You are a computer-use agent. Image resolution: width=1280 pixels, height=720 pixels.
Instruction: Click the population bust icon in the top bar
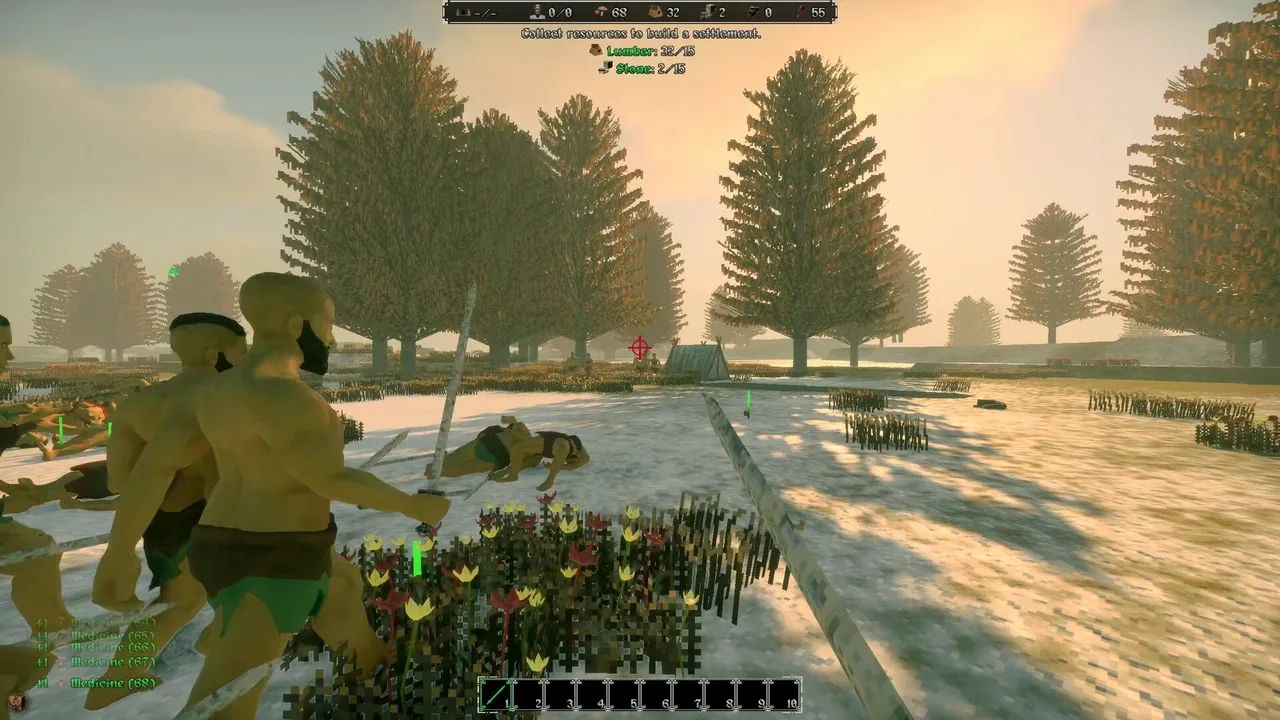click(537, 12)
